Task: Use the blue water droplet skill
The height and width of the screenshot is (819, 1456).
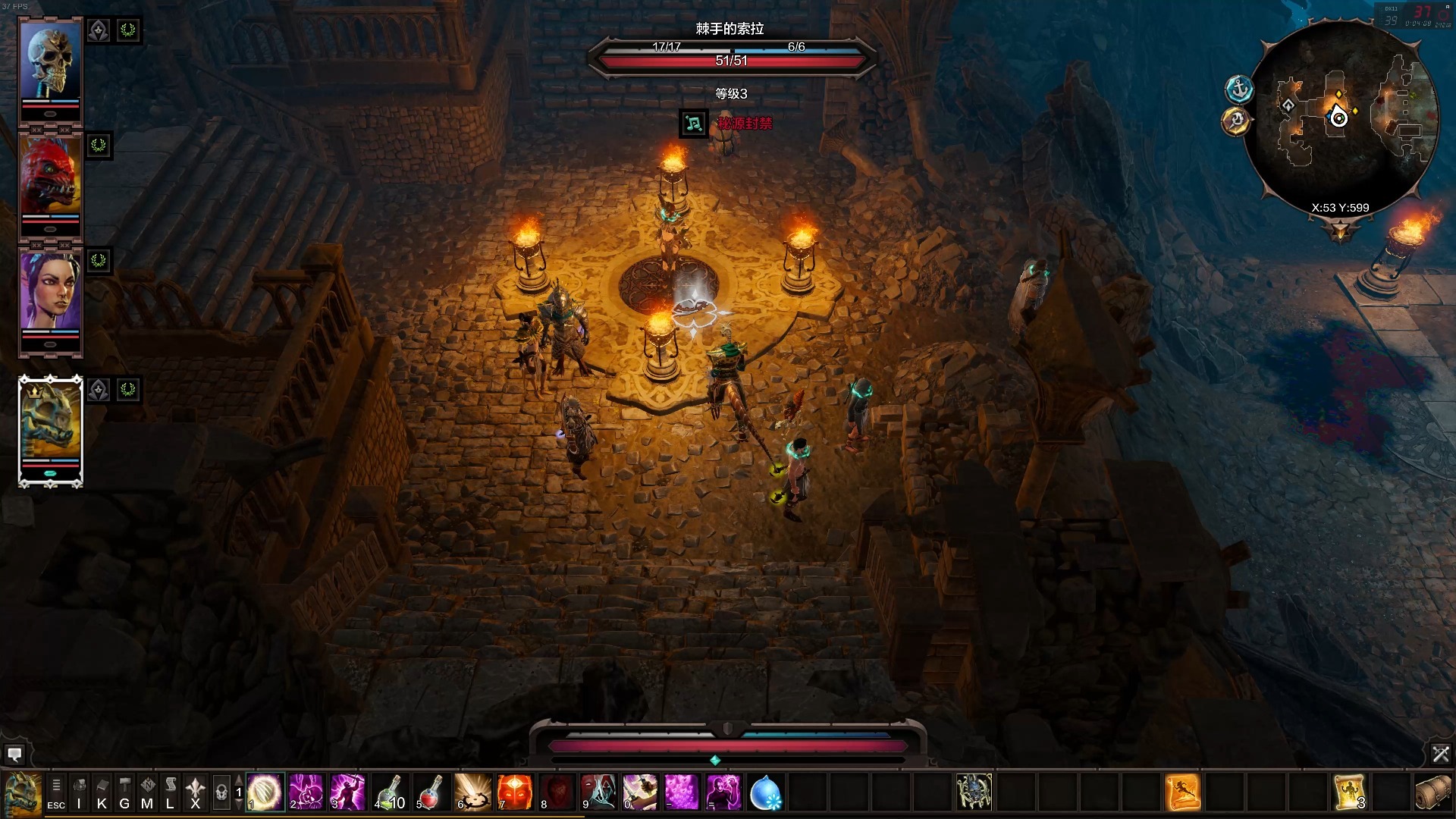Action: pyautogui.click(x=764, y=792)
